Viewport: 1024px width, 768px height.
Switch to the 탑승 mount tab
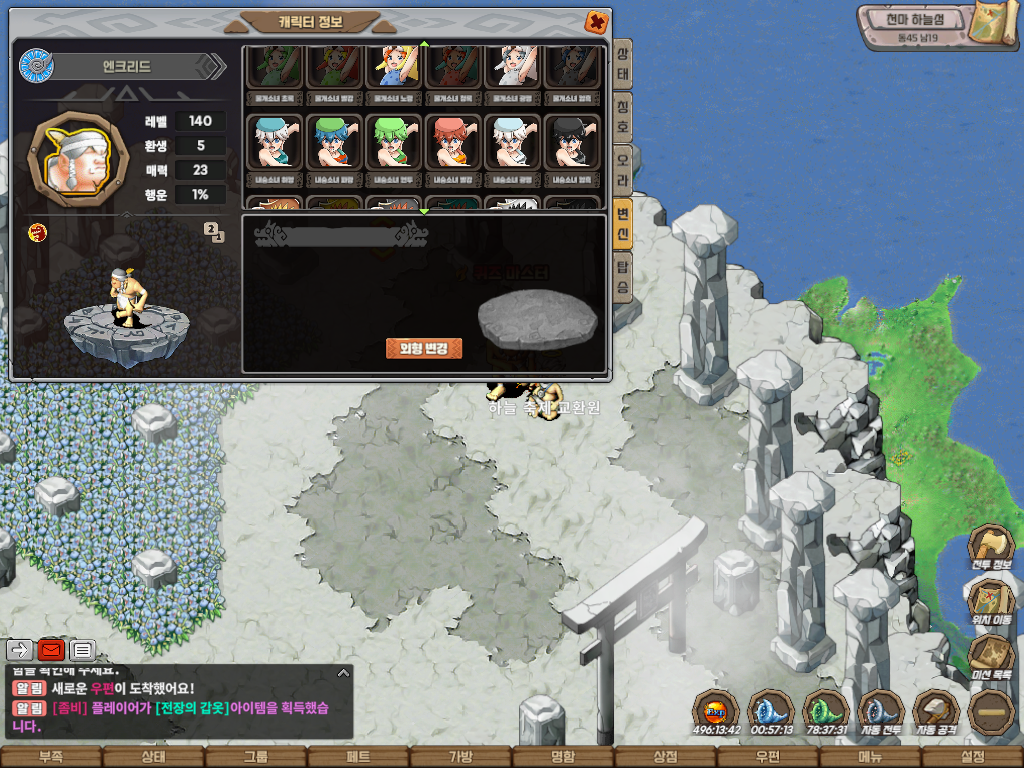(622, 279)
